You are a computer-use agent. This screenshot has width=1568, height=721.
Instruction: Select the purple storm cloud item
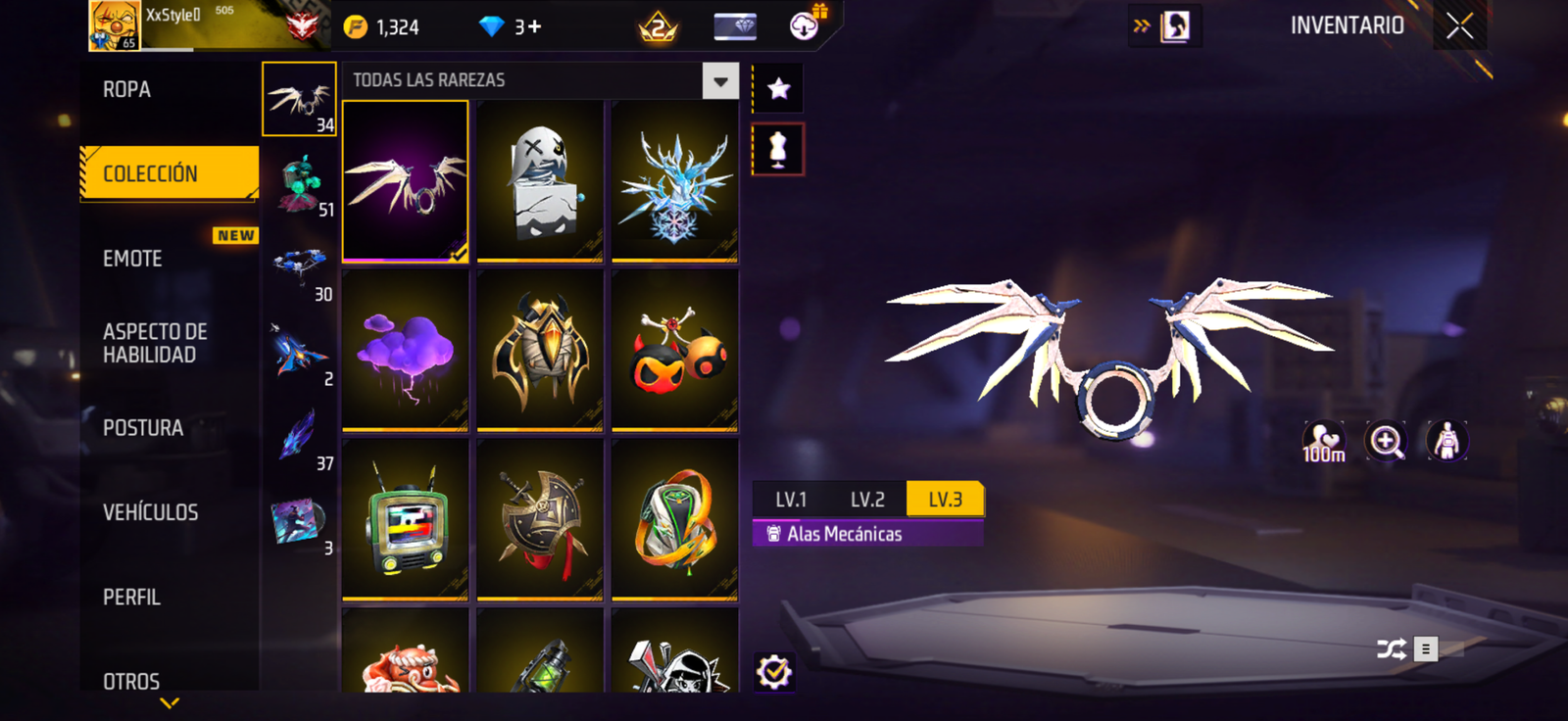[406, 350]
